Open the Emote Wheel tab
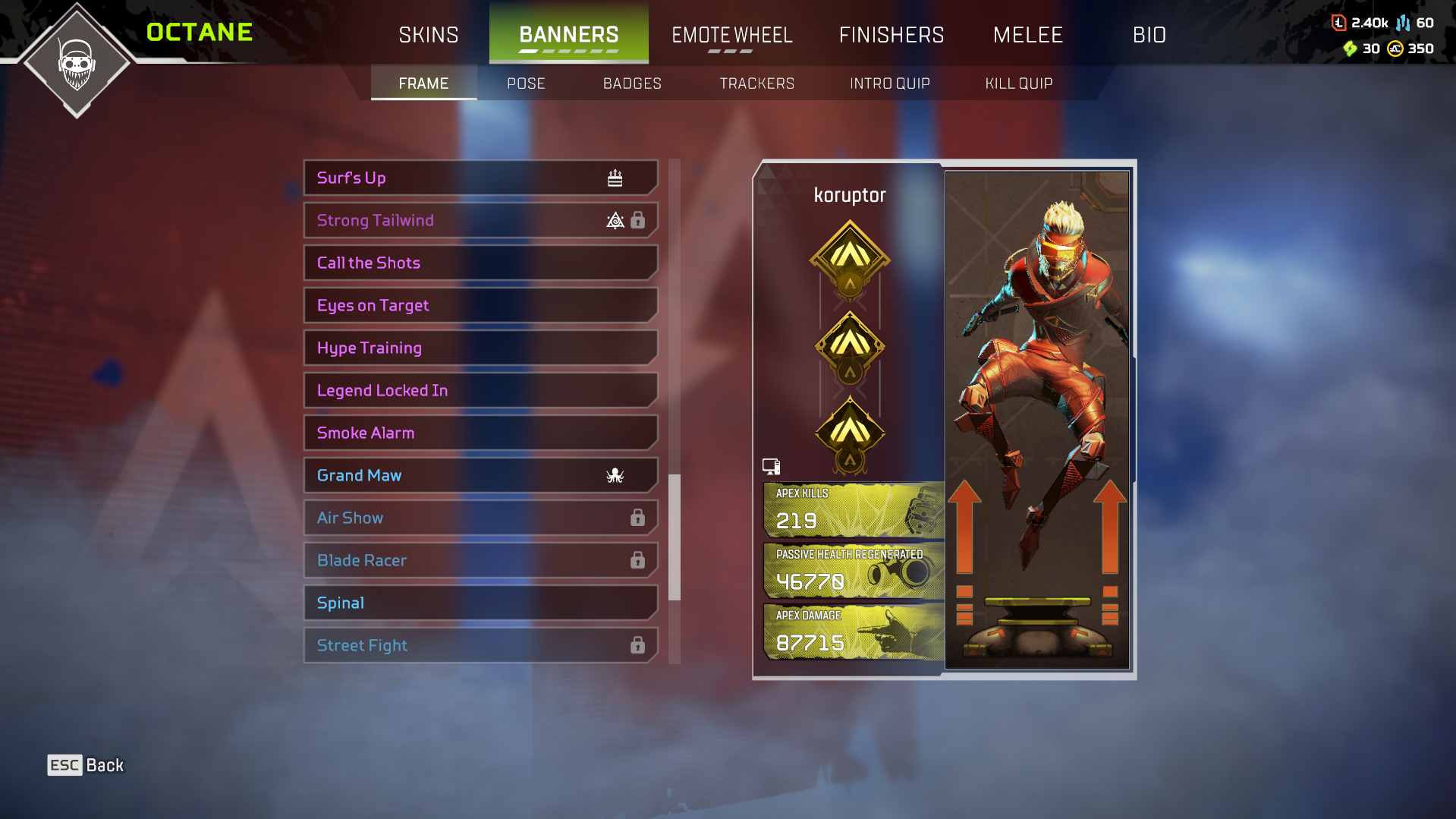Image resolution: width=1456 pixels, height=819 pixels. 731,35
